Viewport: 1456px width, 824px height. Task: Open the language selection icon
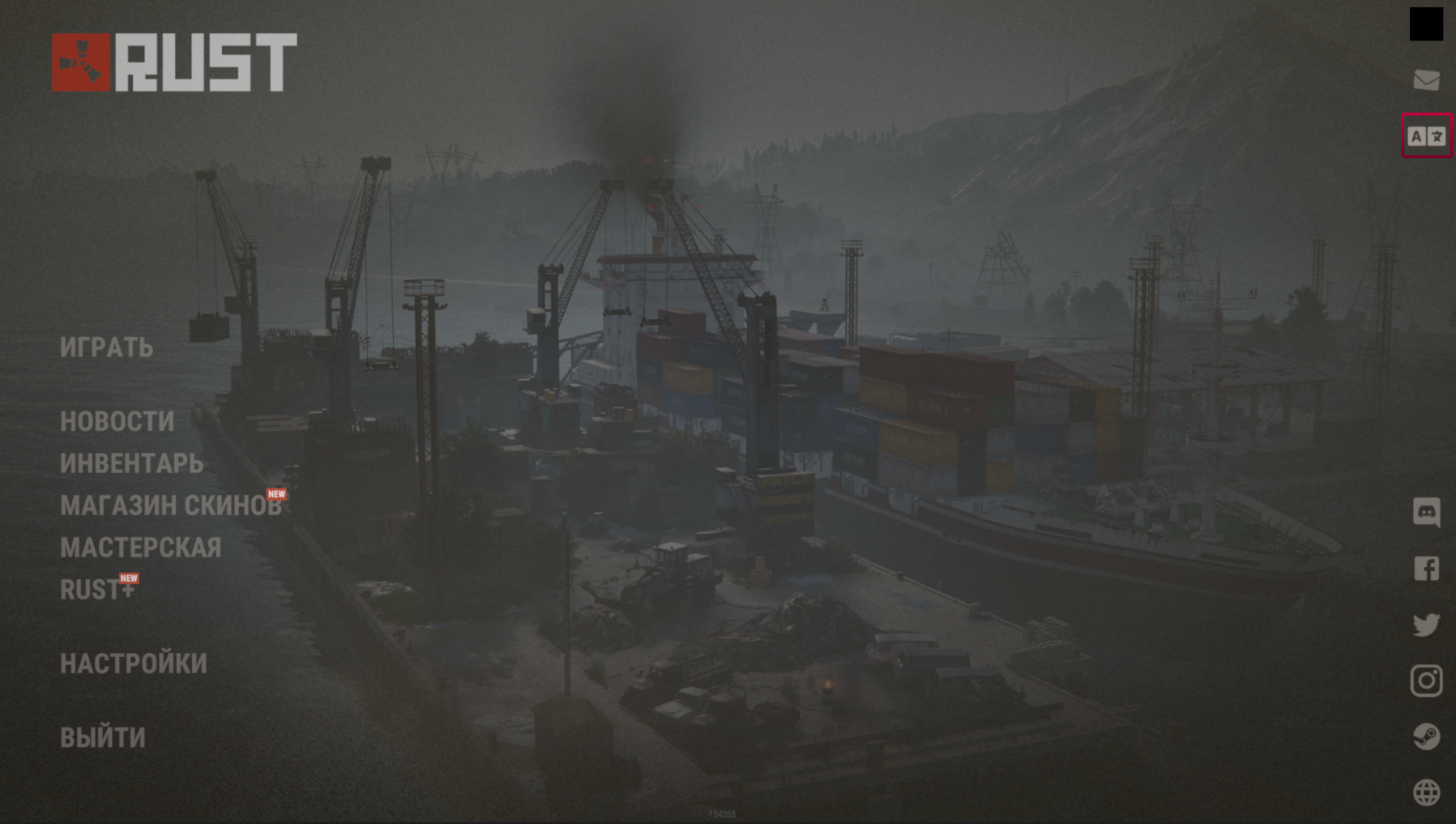1426,136
